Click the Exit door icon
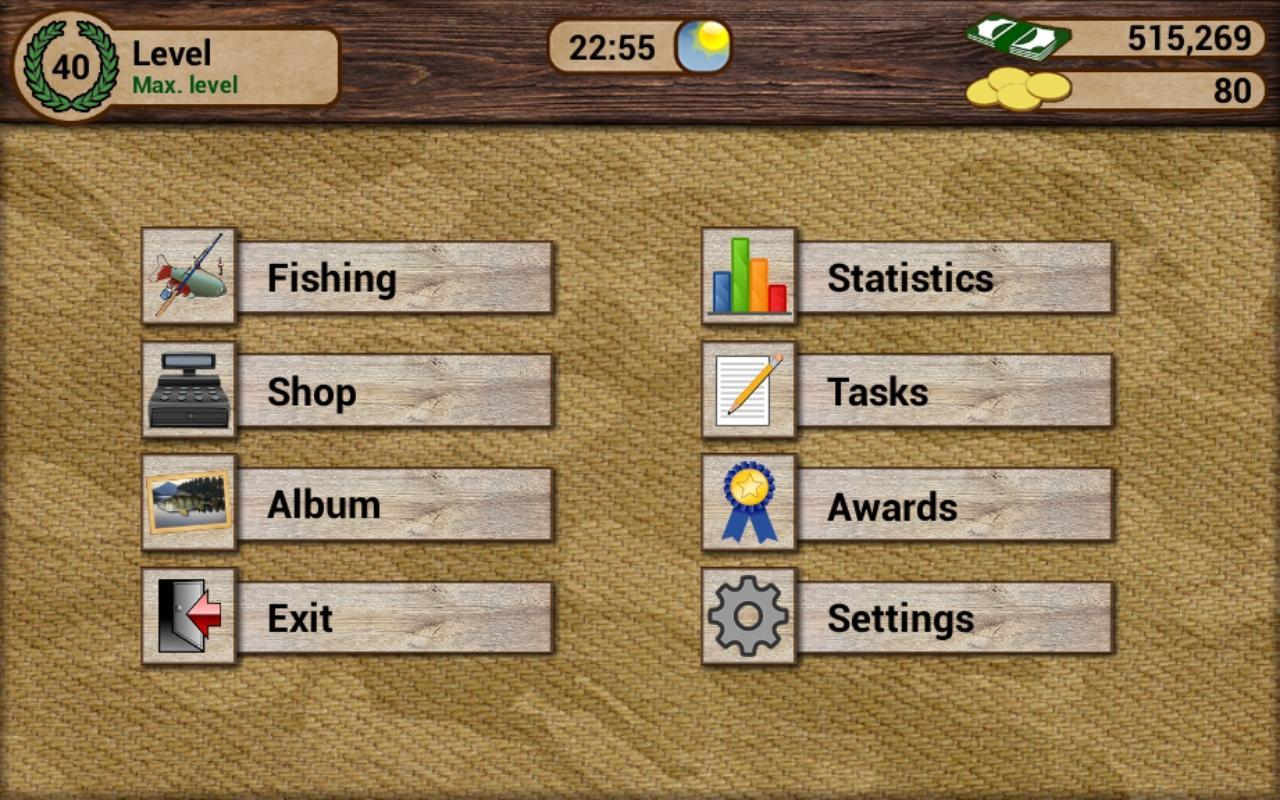This screenshot has width=1280, height=800. coord(188,618)
